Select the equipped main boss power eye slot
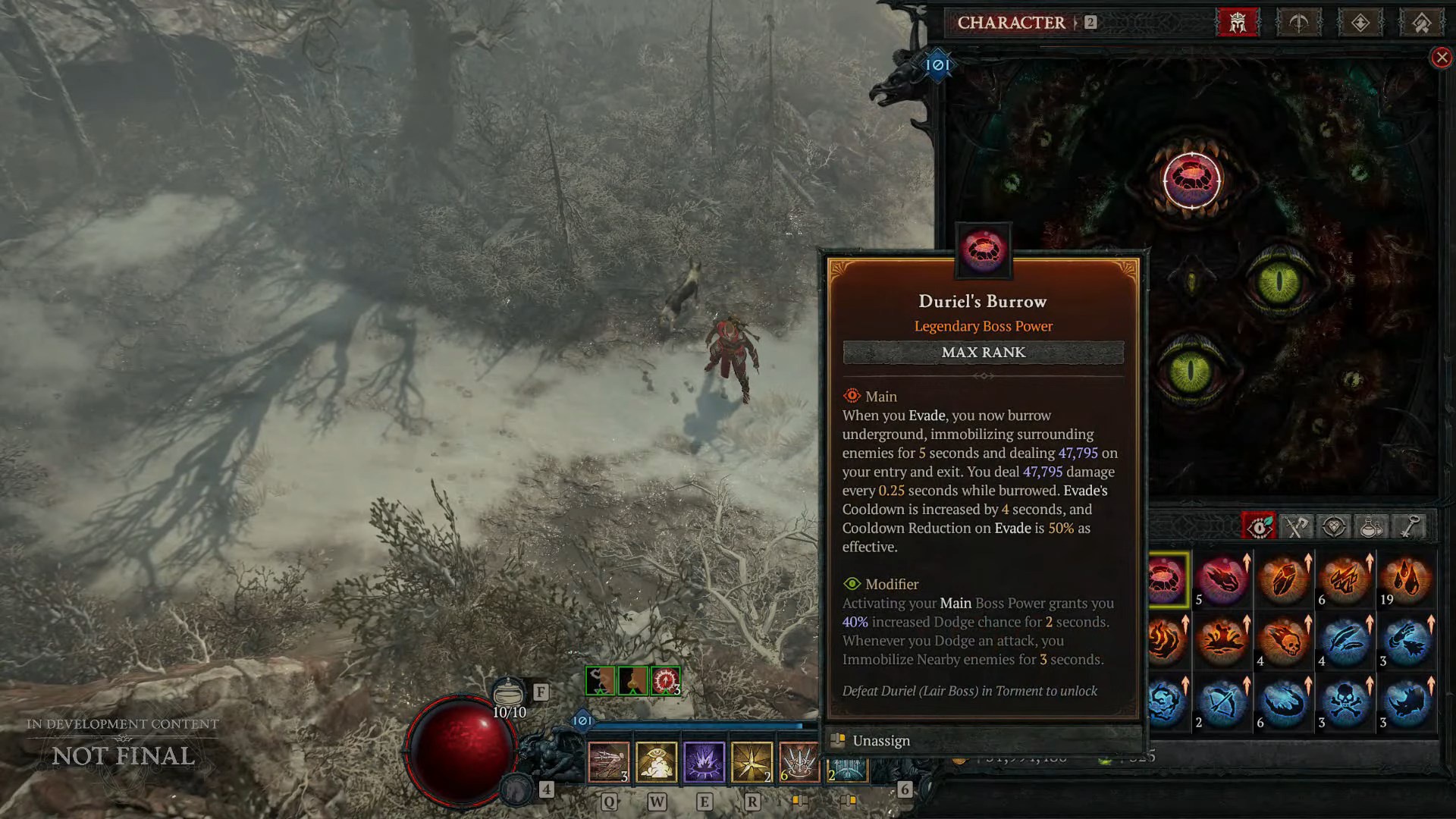This screenshot has height=819, width=1456. click(1191, 180)
